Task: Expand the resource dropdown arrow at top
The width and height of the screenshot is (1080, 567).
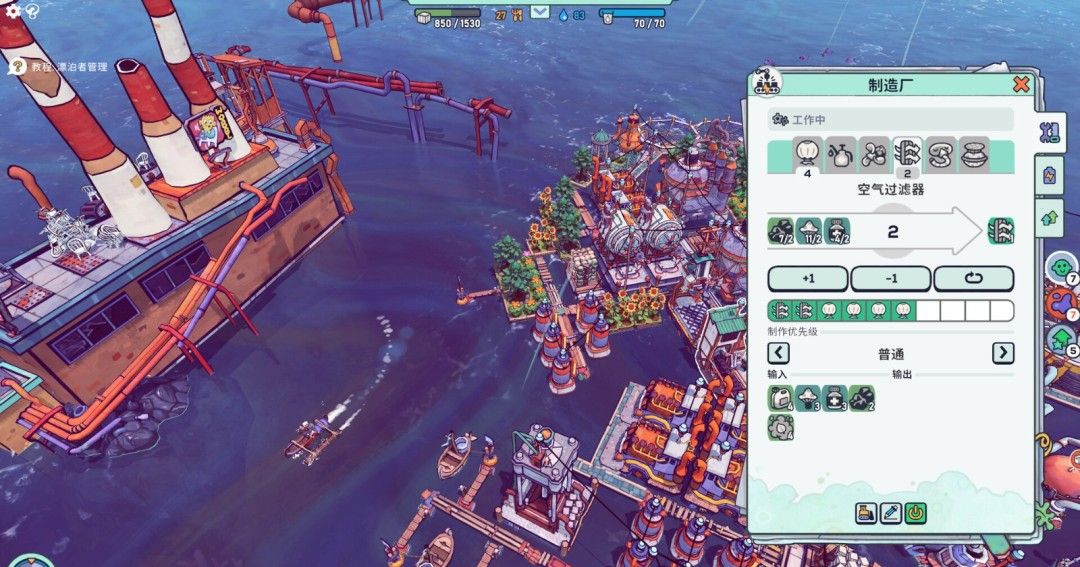Action: pos(540,12)
